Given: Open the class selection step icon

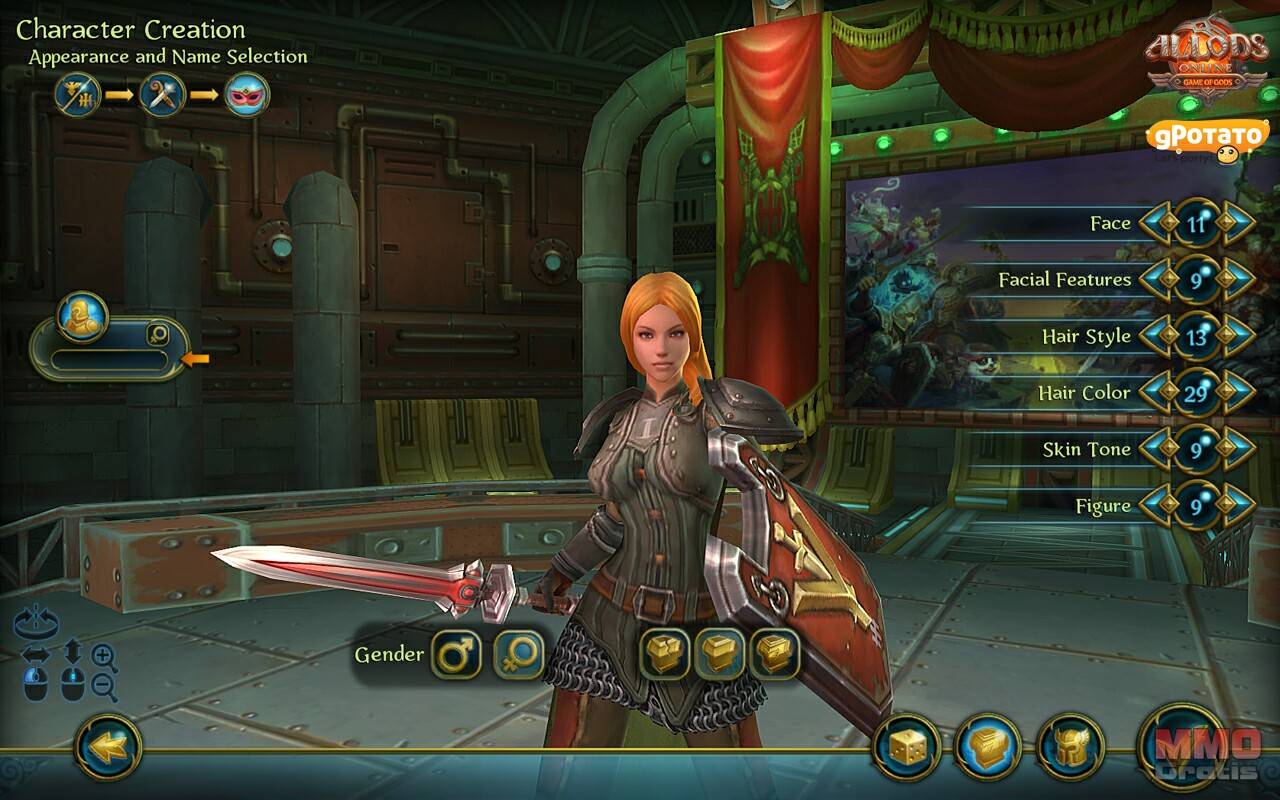Looking at the screenshot, I should click(x=162, y=96).
